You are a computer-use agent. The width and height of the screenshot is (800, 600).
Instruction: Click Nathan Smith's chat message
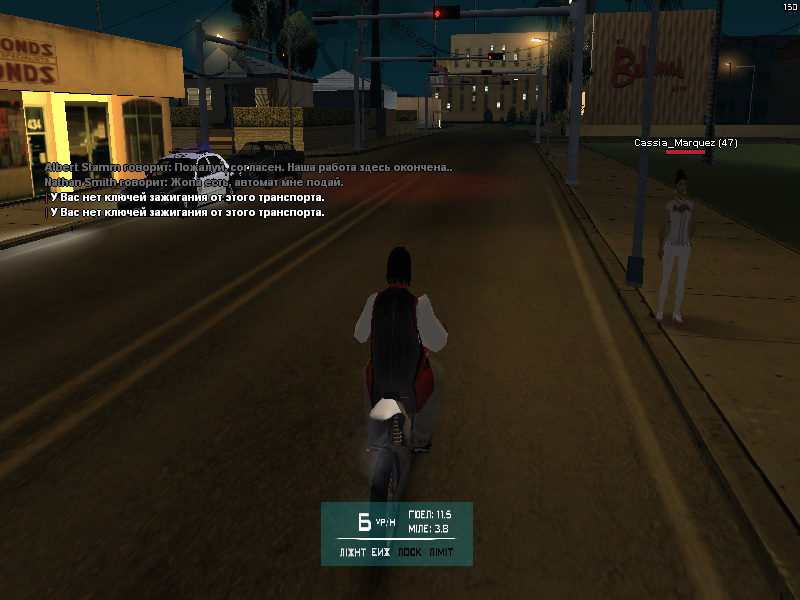194,183
